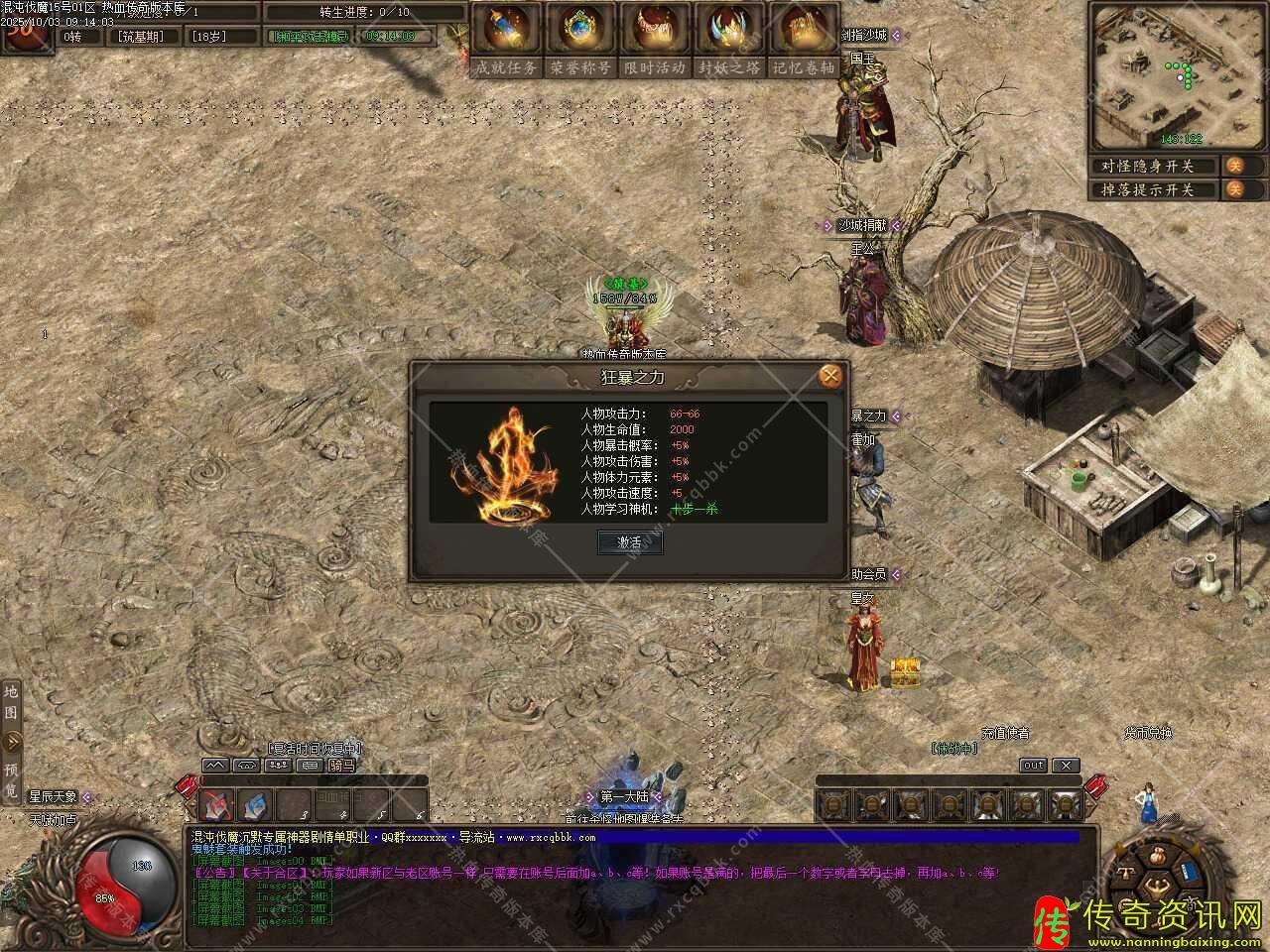
Task: Use the blue crystal hotbar slot
Action: [x=256, y=803]
